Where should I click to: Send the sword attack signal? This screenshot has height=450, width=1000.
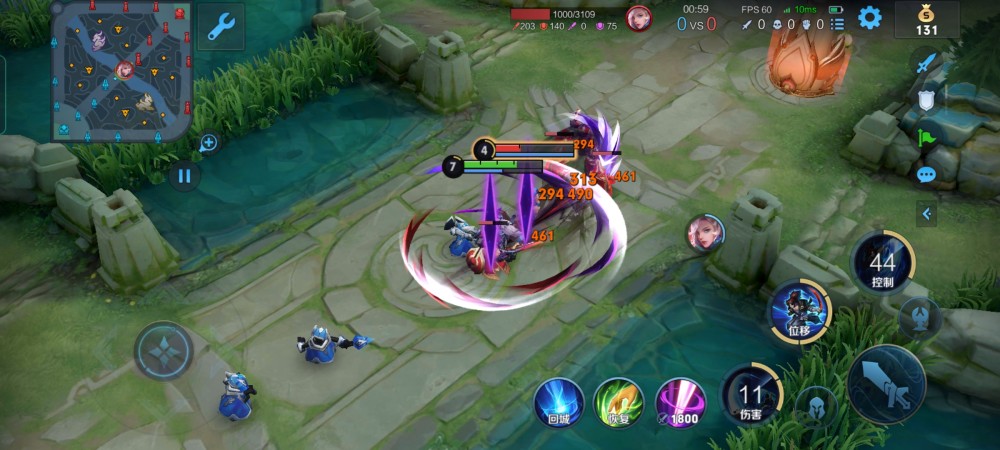coord(926,63)
